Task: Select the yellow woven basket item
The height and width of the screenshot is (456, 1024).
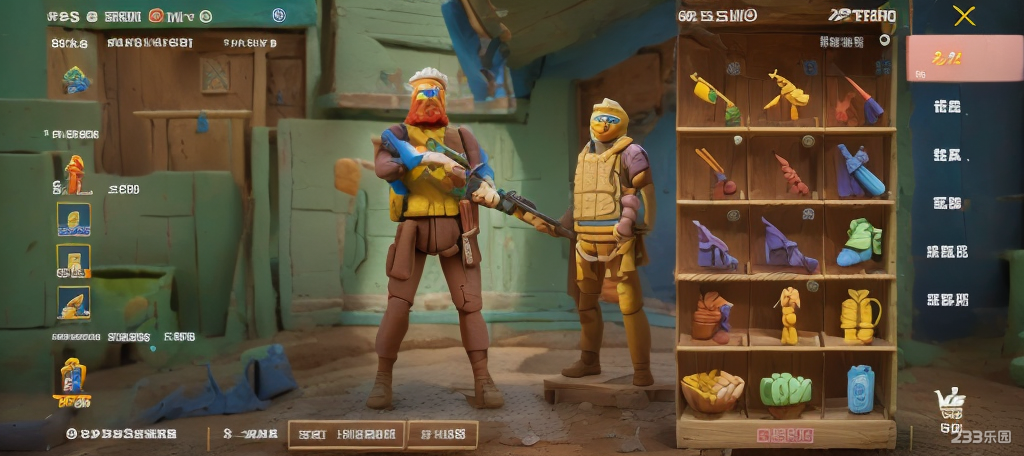Action: click(x=712, y=390)
